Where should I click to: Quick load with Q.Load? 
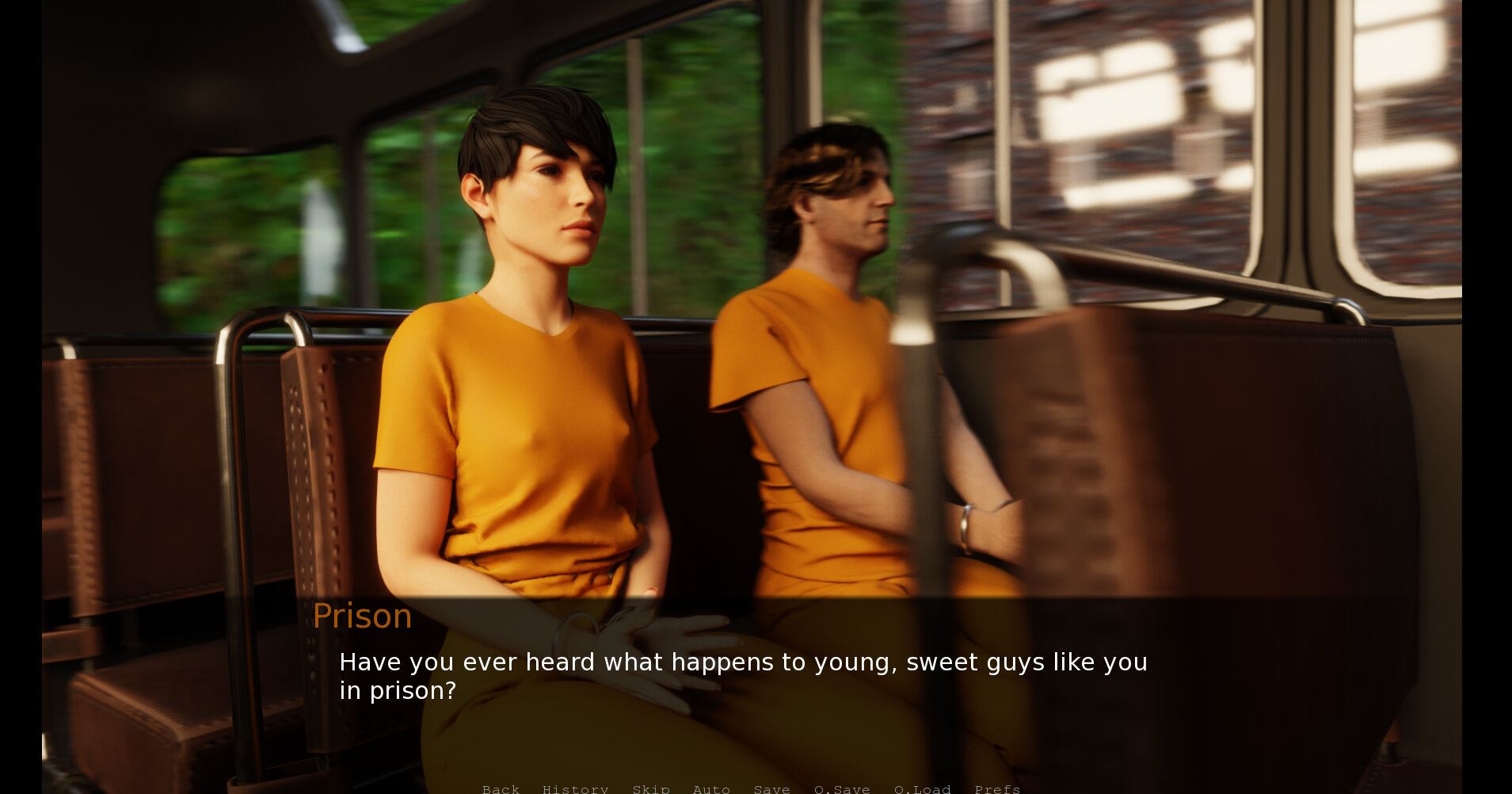922,788
